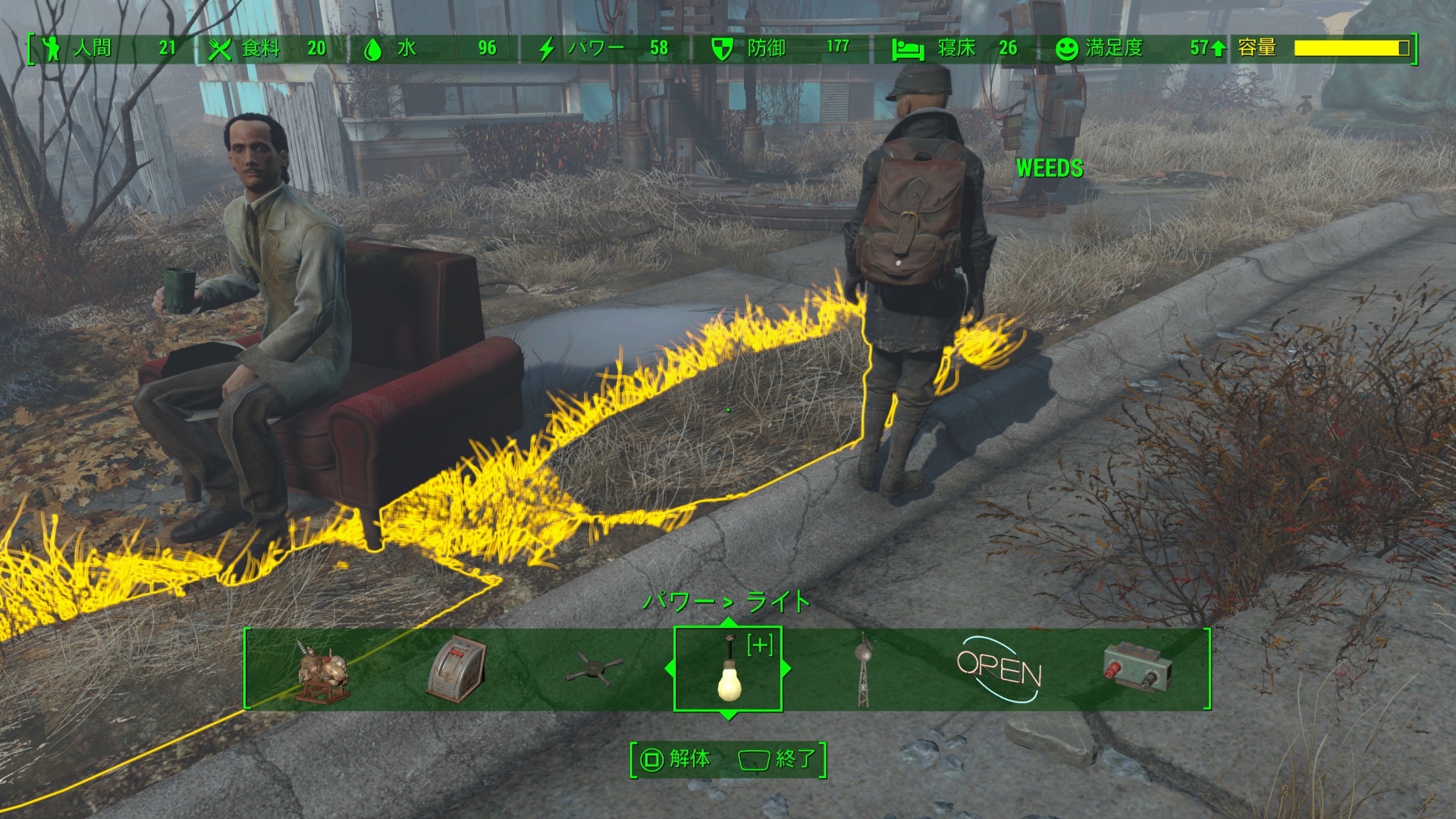Click the left arrow on the selected build slot
Viewport: 1456px width, 819px height.
pyautogui.click(x=669, y=669)
